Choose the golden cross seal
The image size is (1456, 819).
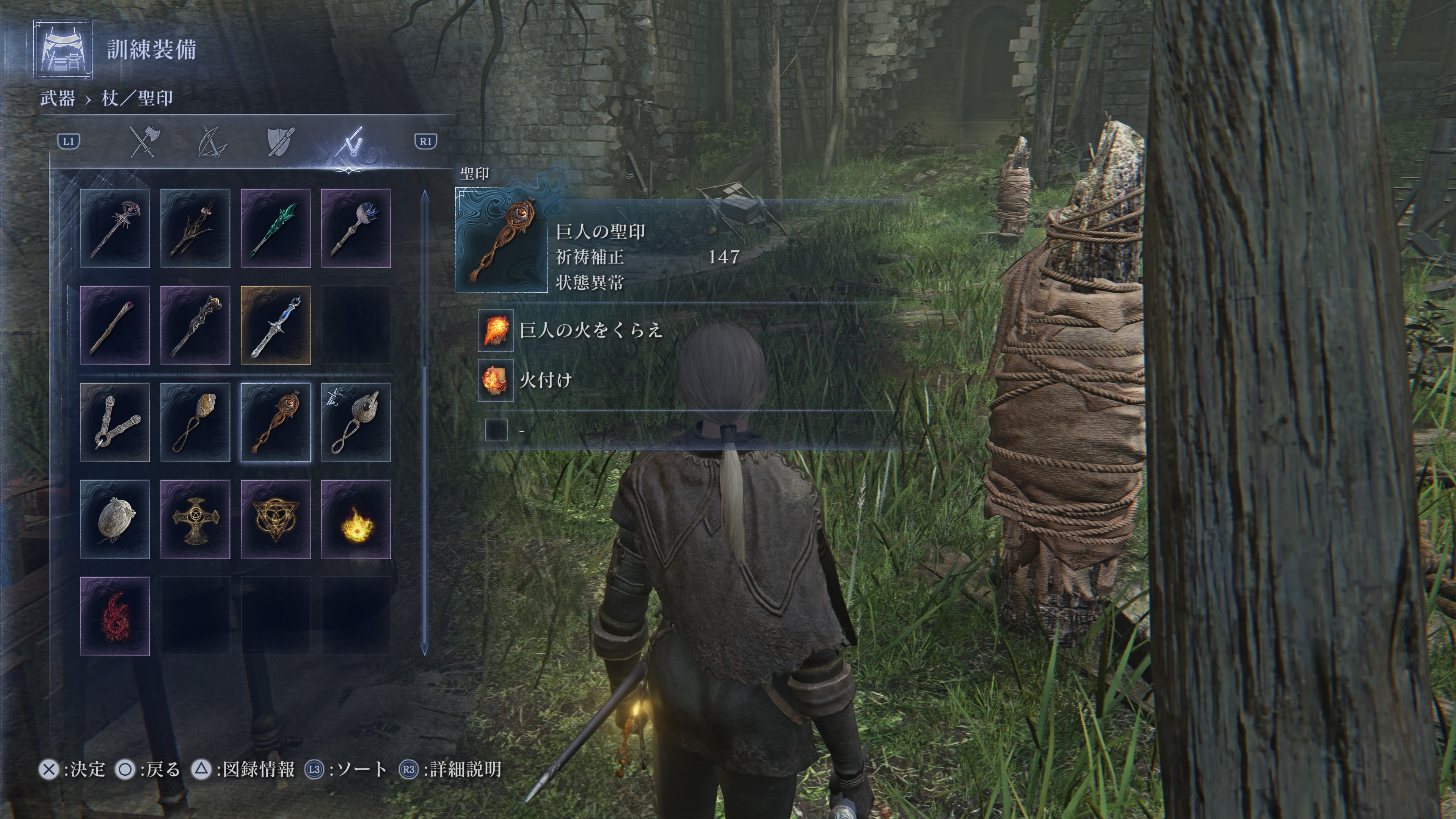pos(195,519)
